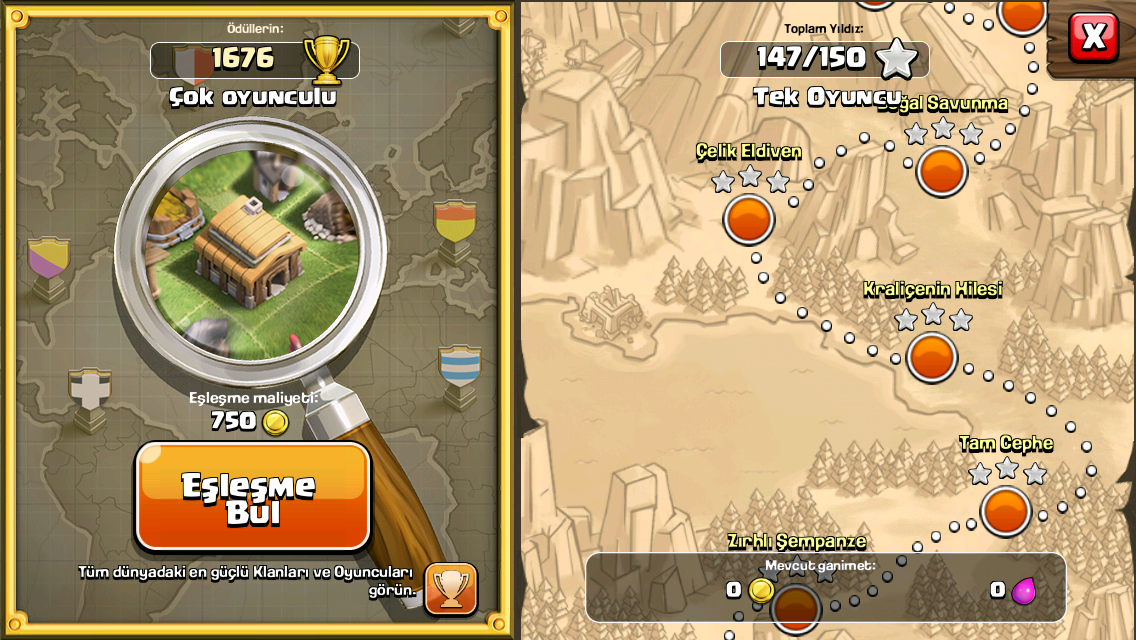Pick the Tam Cephe level node

click(x=1005, y=510)
